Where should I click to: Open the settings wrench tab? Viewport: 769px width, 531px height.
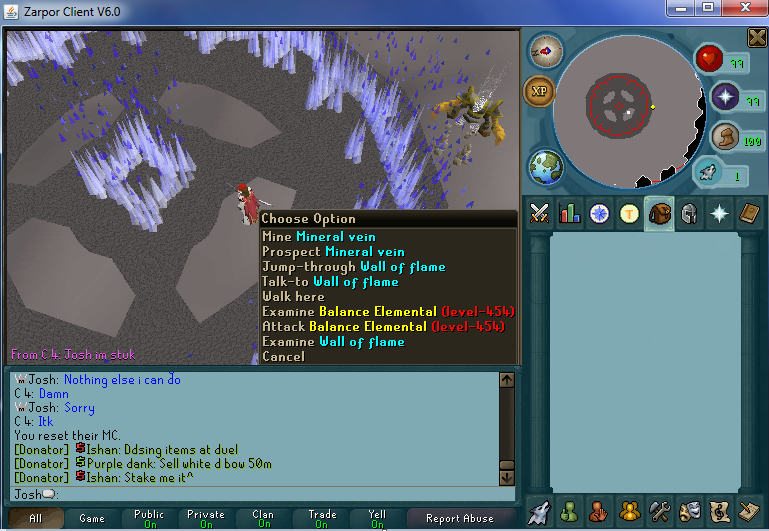point(658,511)
